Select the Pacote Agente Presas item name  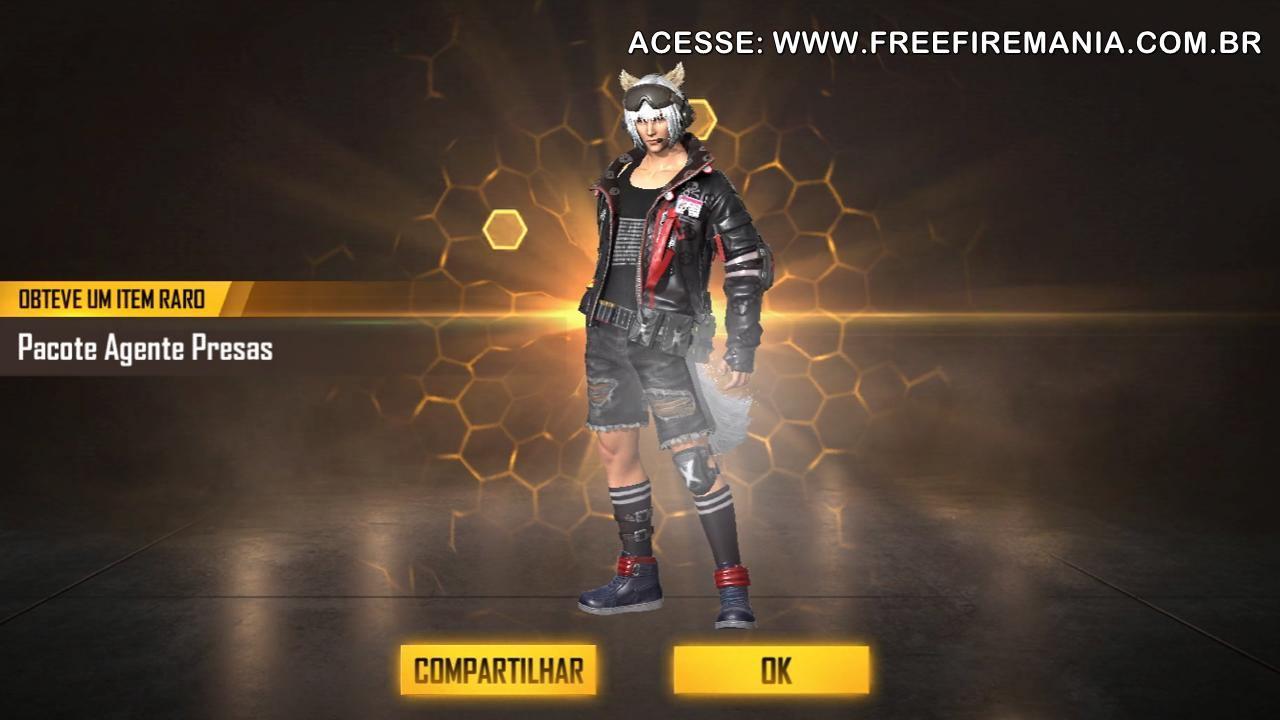point(146,350)
